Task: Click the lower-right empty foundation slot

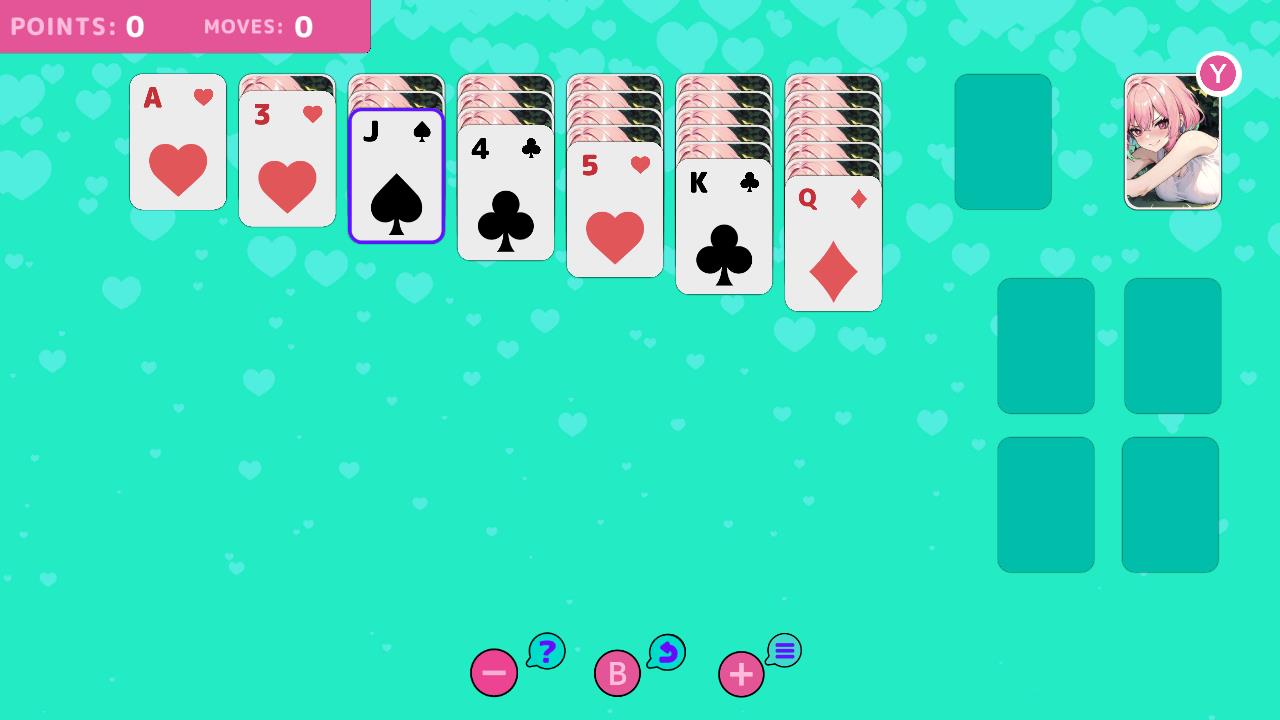Action: click(x=1170, y=504)
